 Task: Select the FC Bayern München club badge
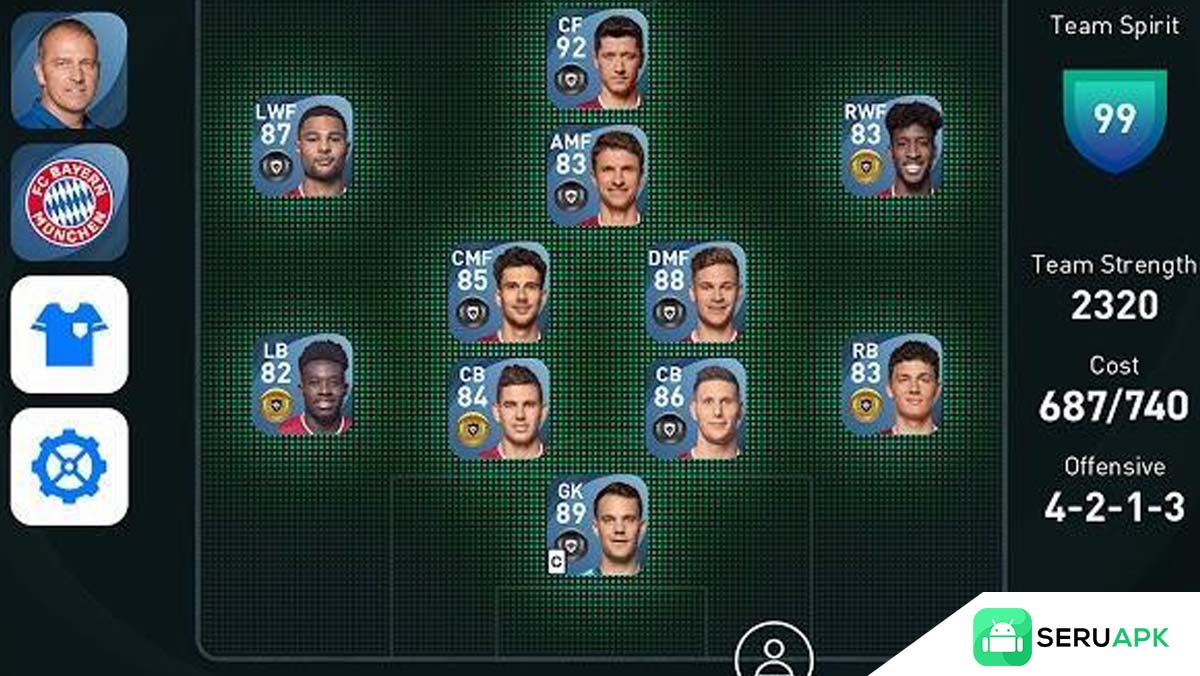tap(69, 201)
